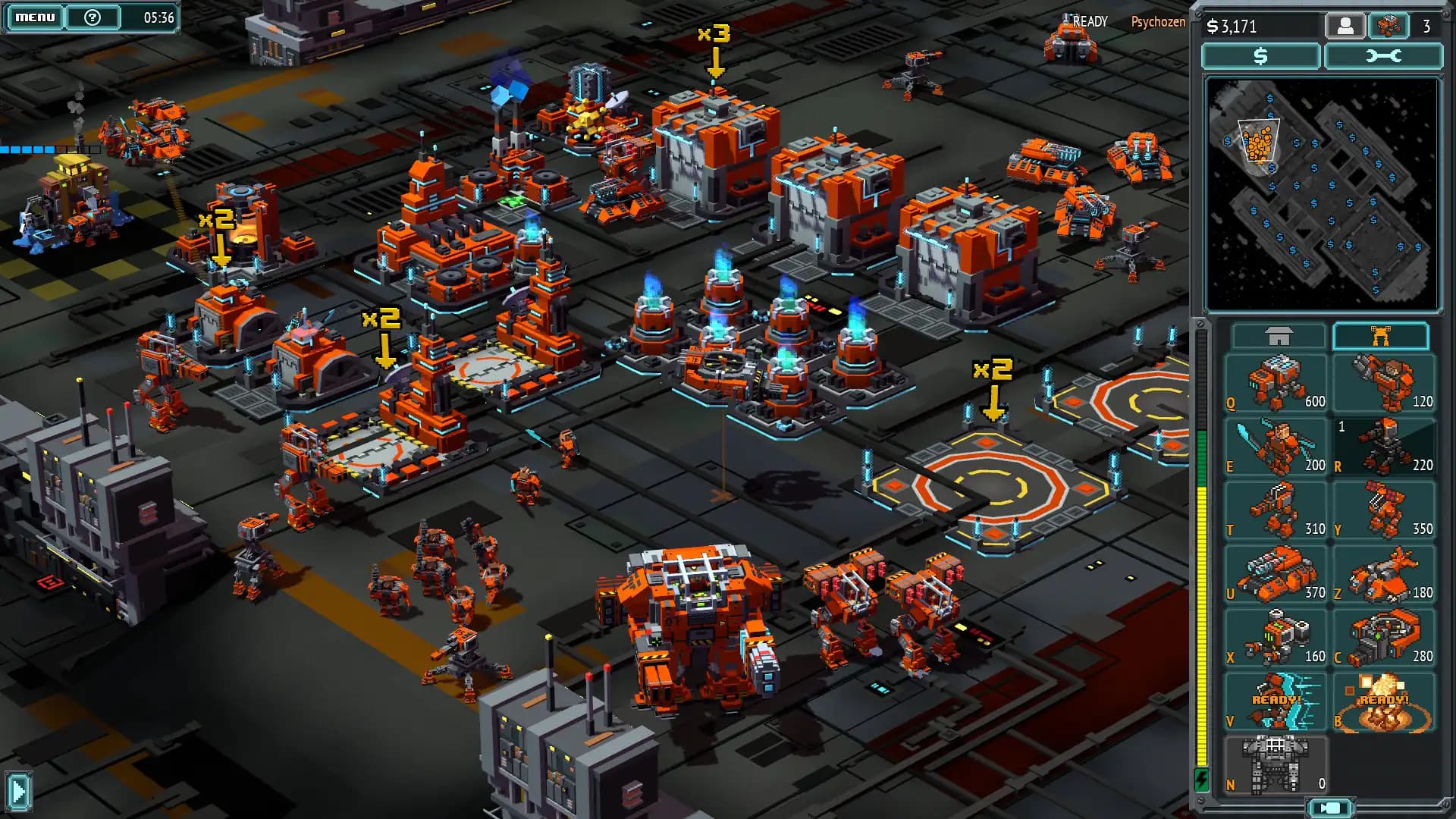
Task: Switch to the units production tab
Action: coord(1382,335)
